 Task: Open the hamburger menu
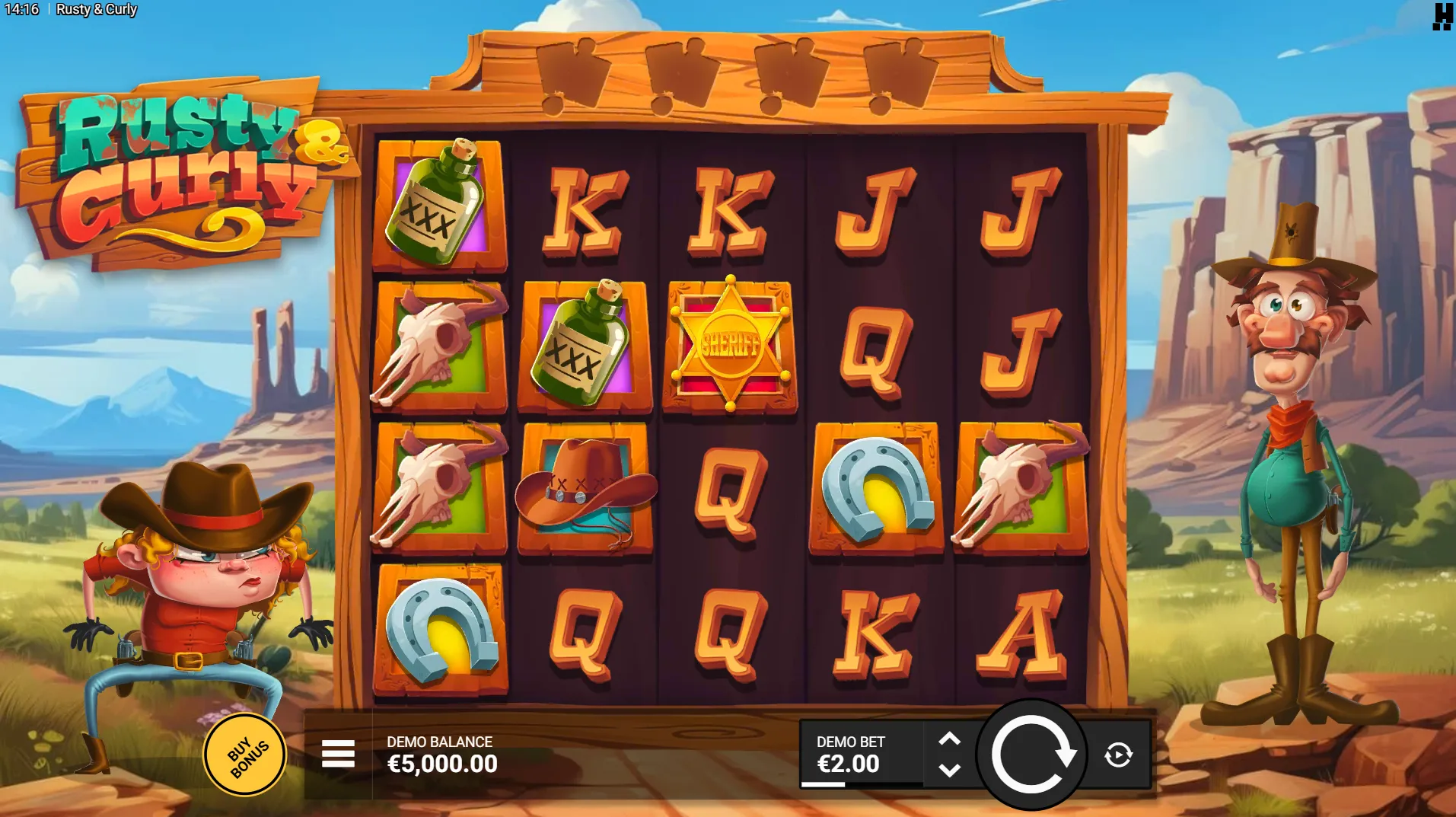pyautogui.click(x=338, y=754)
